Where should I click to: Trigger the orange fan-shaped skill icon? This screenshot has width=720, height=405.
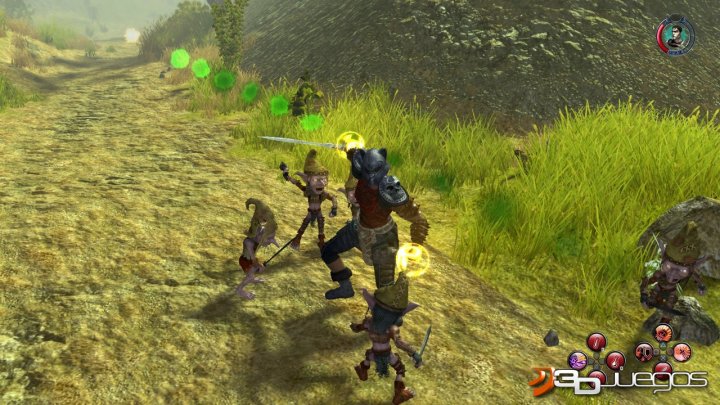[663, 333]
